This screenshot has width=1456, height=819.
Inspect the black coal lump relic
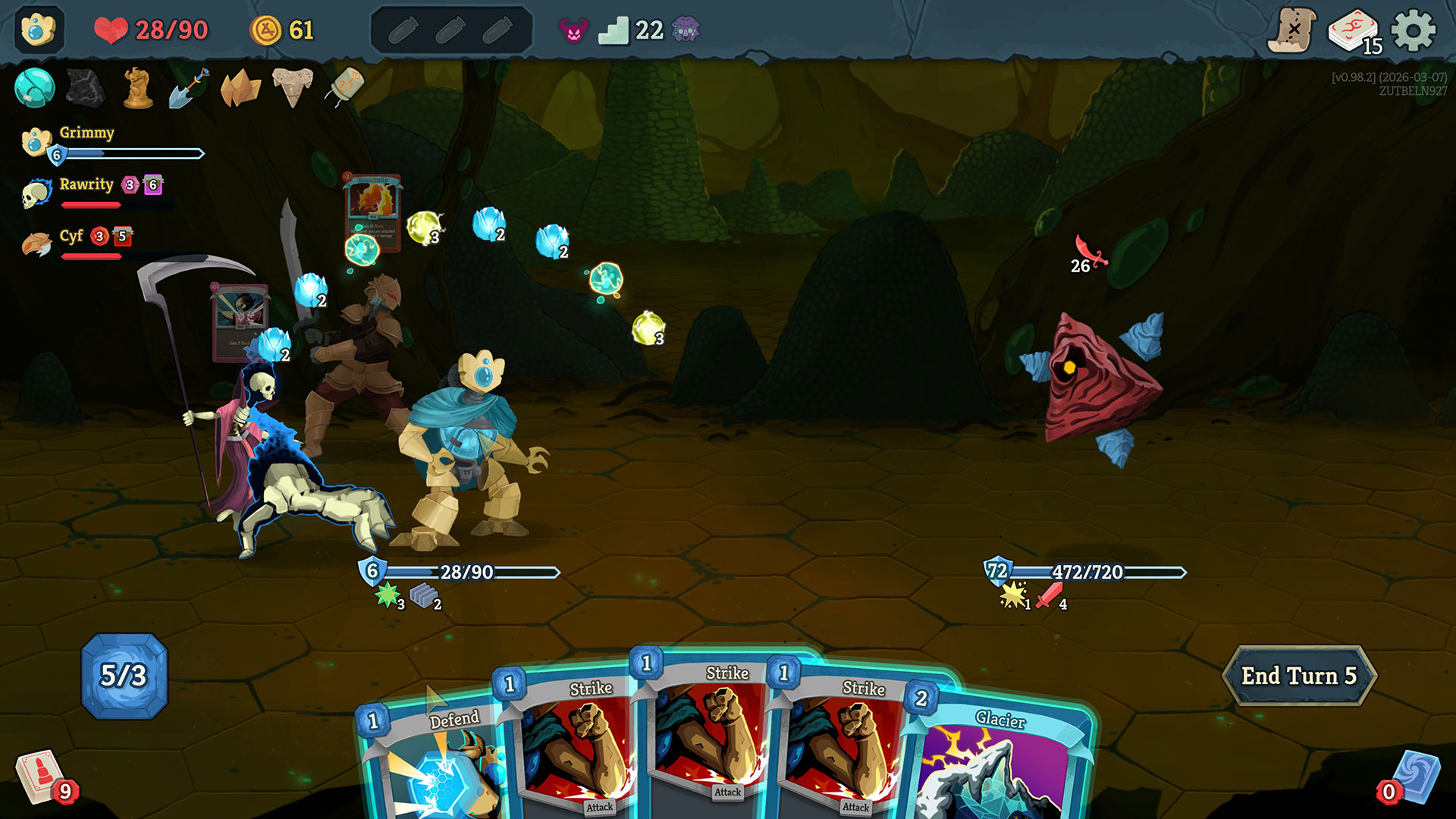[x=86, y=87]
